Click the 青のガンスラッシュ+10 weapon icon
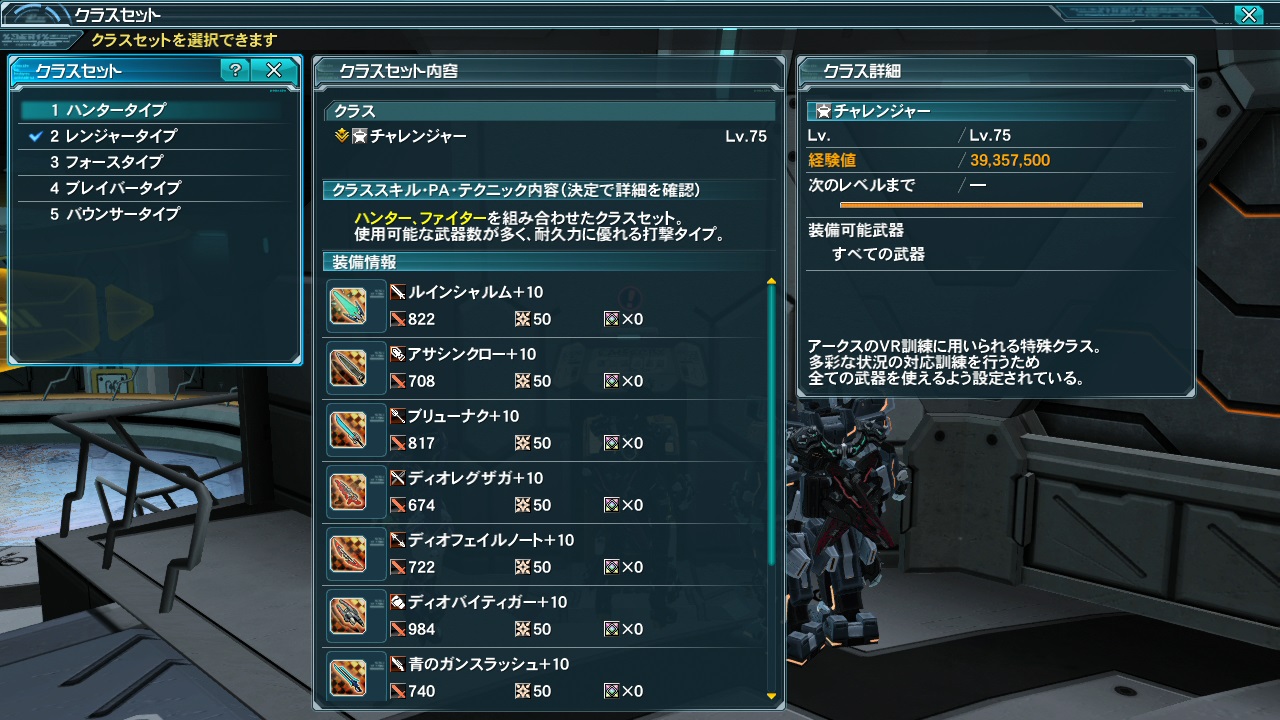The image size is (1280, 720). click(x=355, y=677)
